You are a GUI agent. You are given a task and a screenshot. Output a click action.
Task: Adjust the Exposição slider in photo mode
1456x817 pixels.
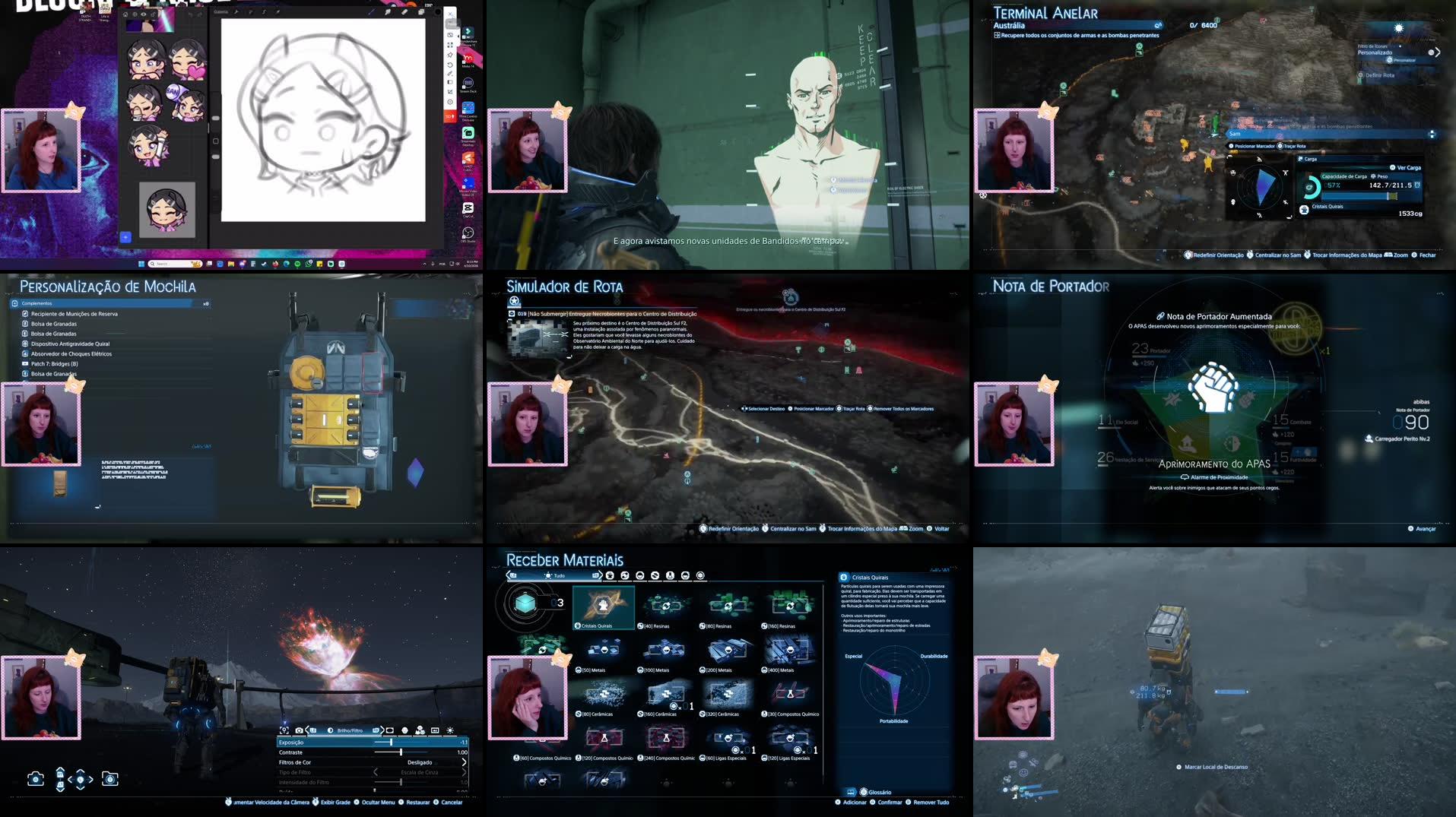click(x=391, y=743)
